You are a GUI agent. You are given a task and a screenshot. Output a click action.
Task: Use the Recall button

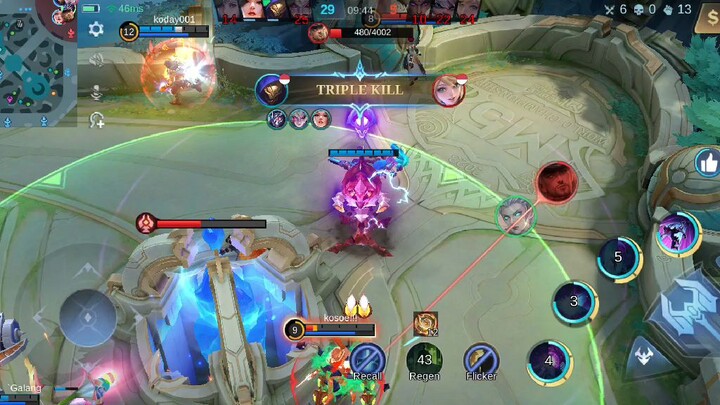pos(367,359)
